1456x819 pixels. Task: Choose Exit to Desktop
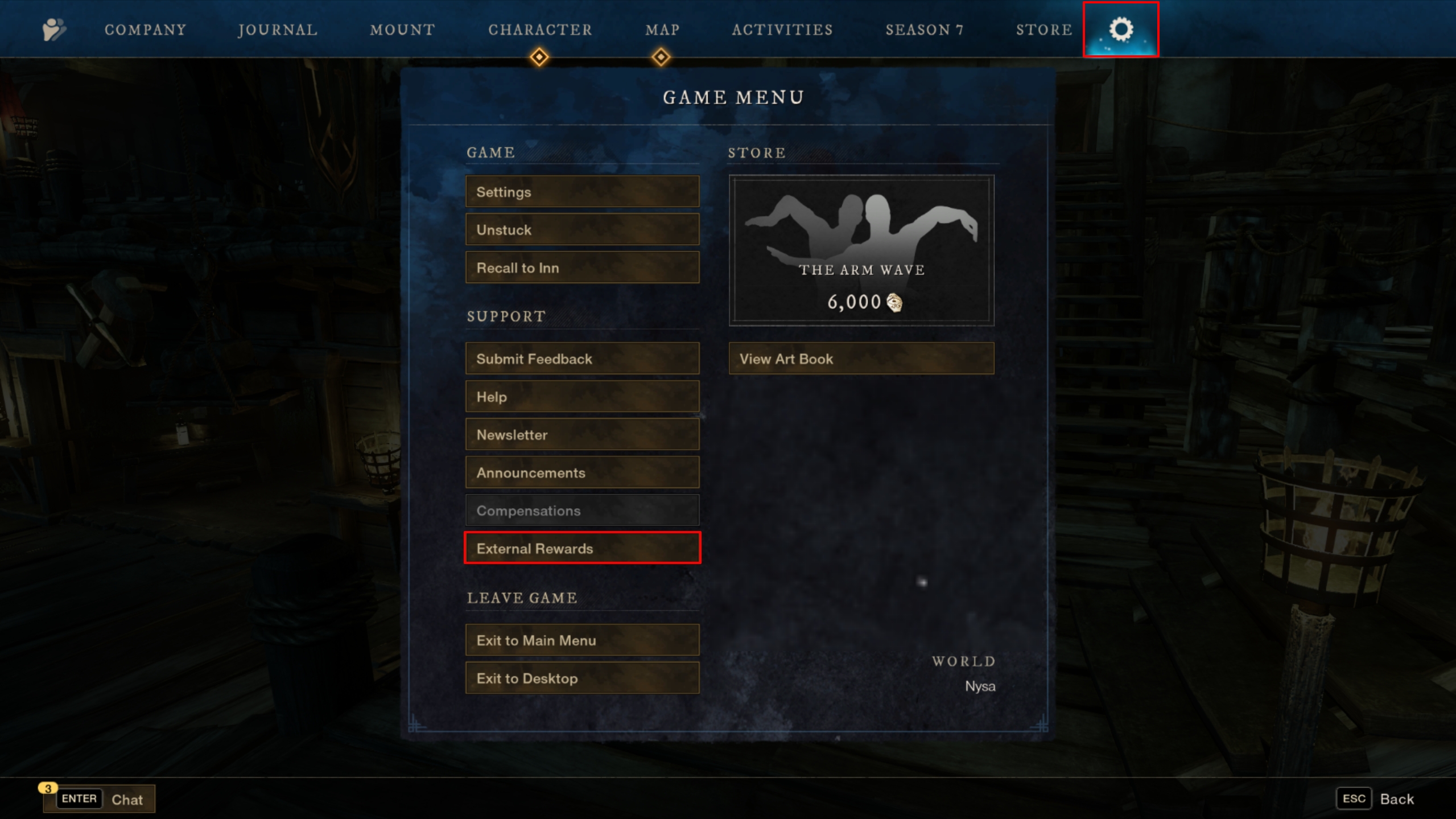(x=582, y=678)
